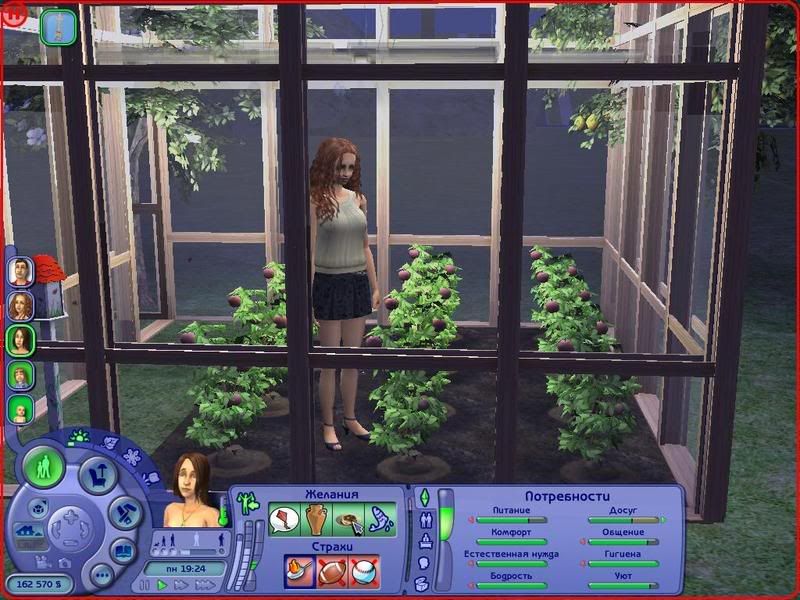The width and height of the screenshot is (800, 600).
Task: Select the kite want icon
Action: coord(284,520)
